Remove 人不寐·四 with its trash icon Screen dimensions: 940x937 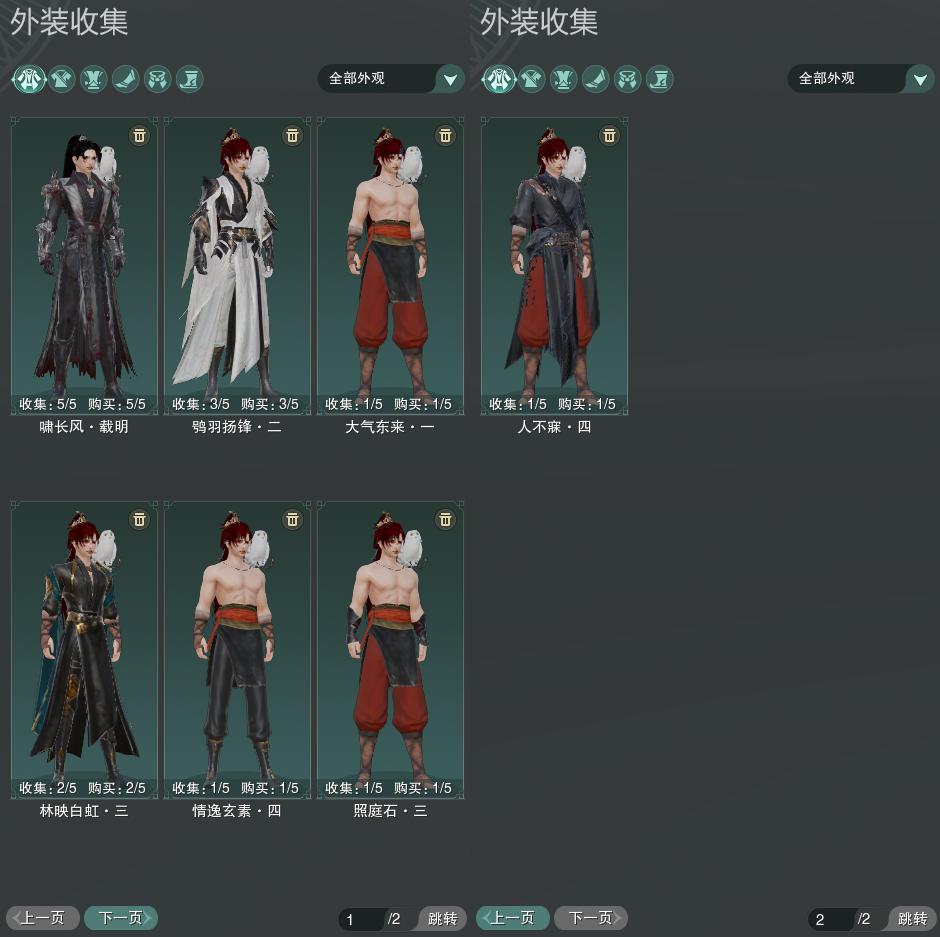[x=610, y=135]
